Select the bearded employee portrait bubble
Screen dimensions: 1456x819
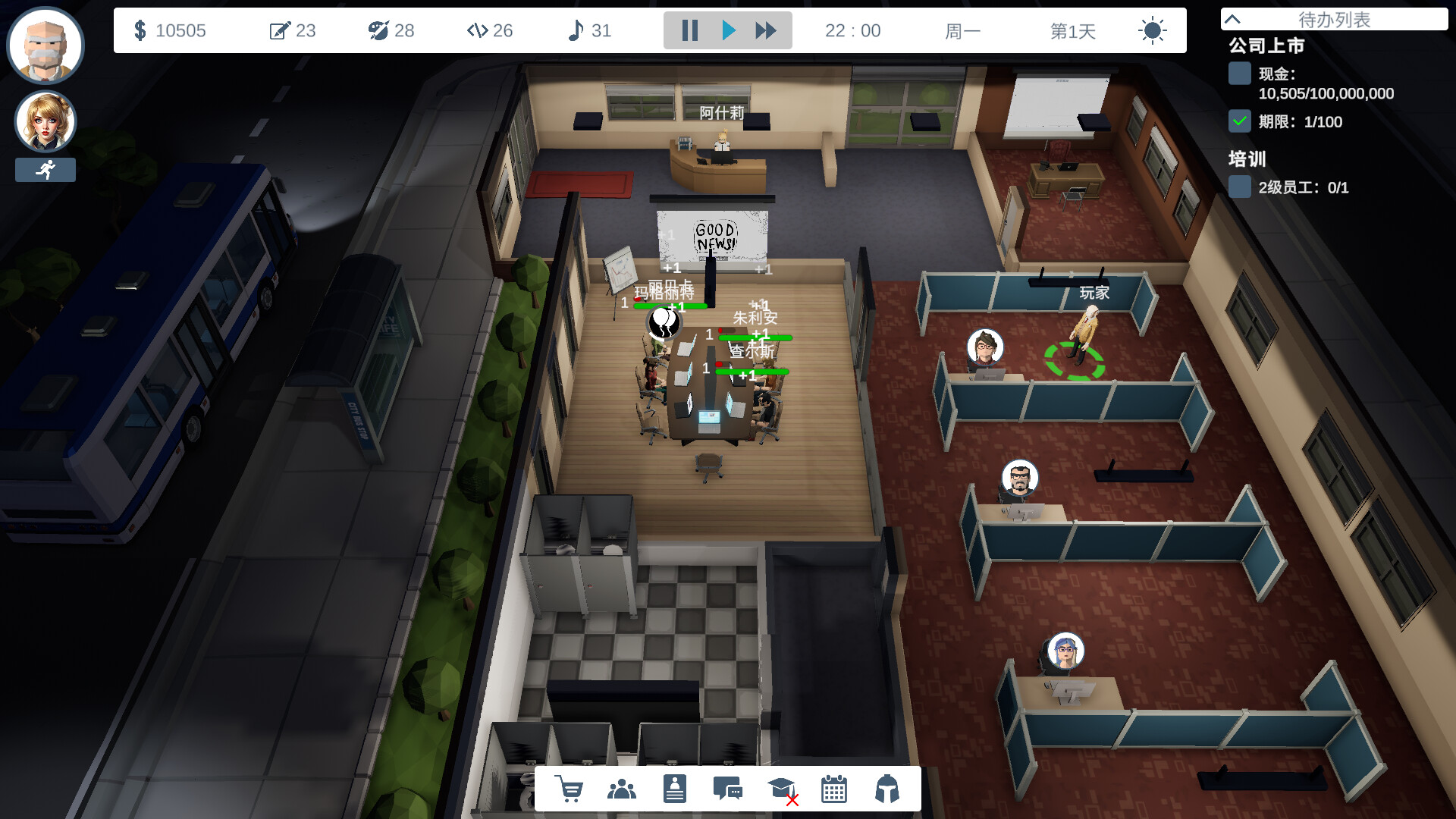pyautogui.click(x=1019, y=479)
